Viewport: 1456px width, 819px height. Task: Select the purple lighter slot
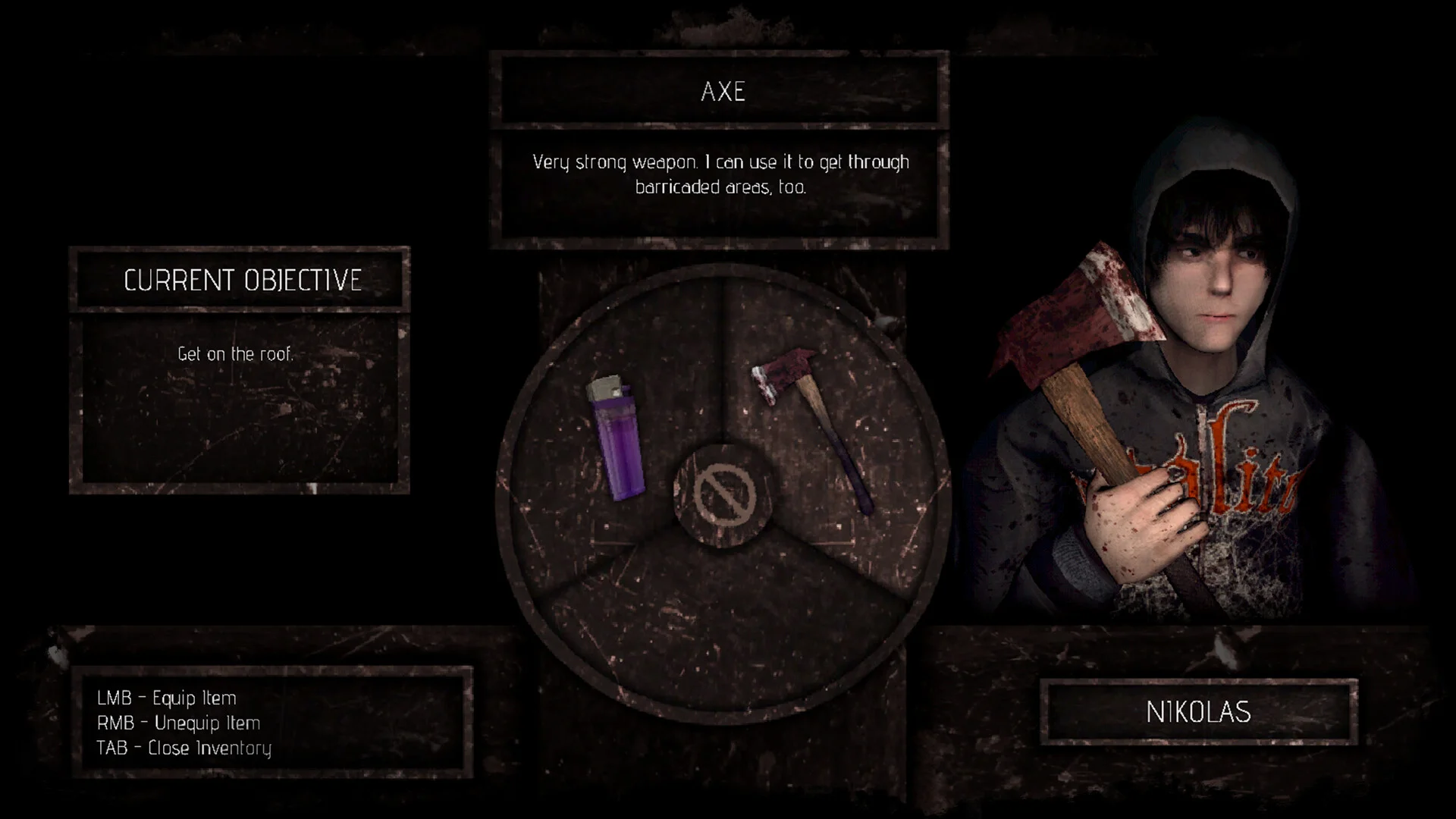[616, 438]
